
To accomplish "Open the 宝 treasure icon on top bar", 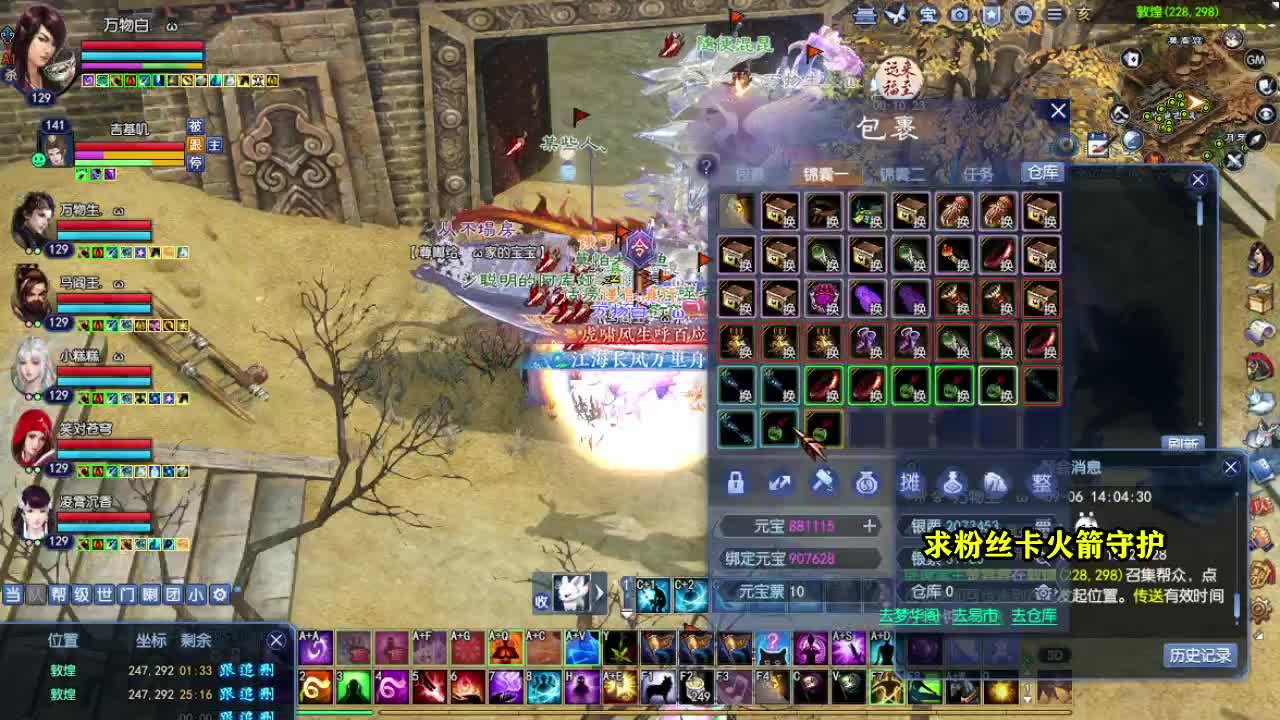I will coord(927,15).
